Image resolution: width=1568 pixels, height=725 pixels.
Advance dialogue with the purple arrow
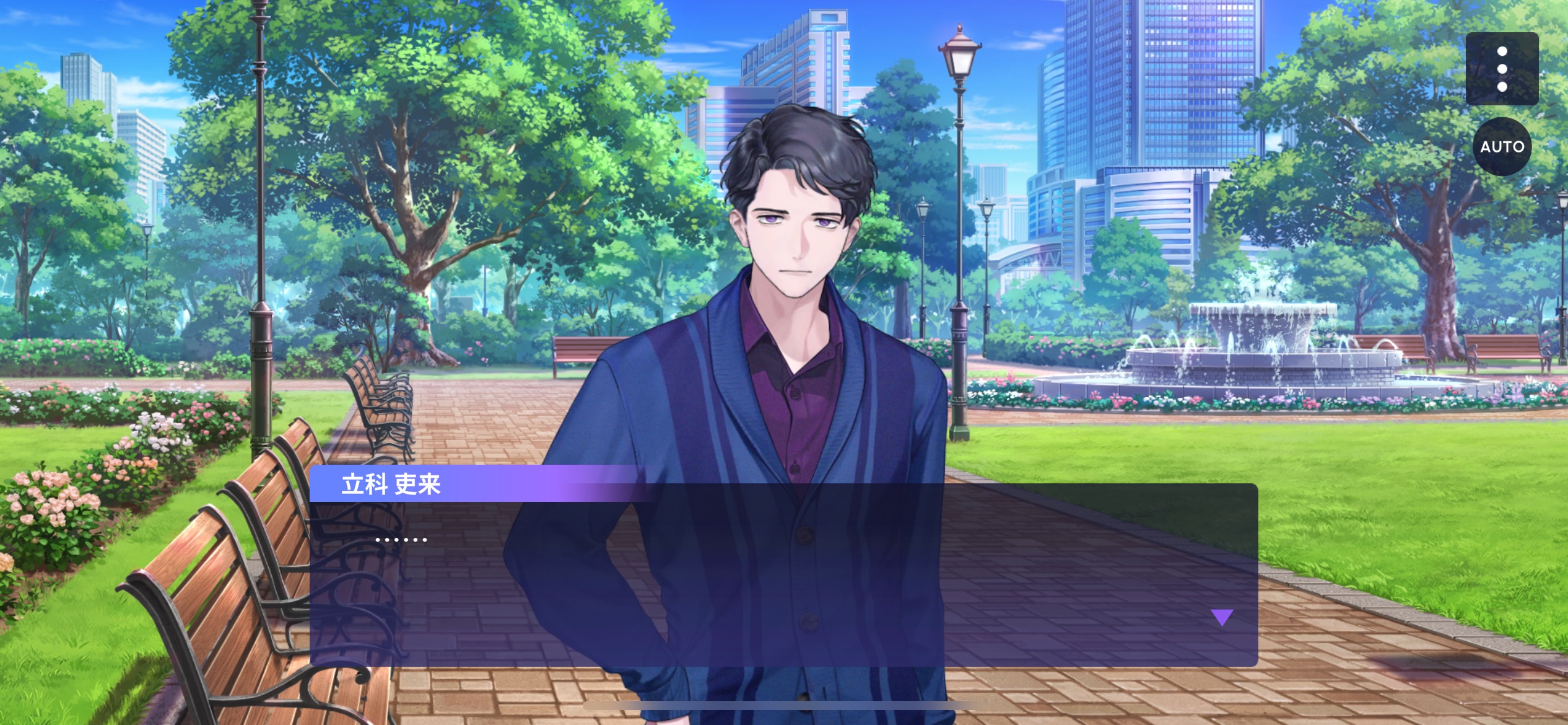tap(1222, 617)
